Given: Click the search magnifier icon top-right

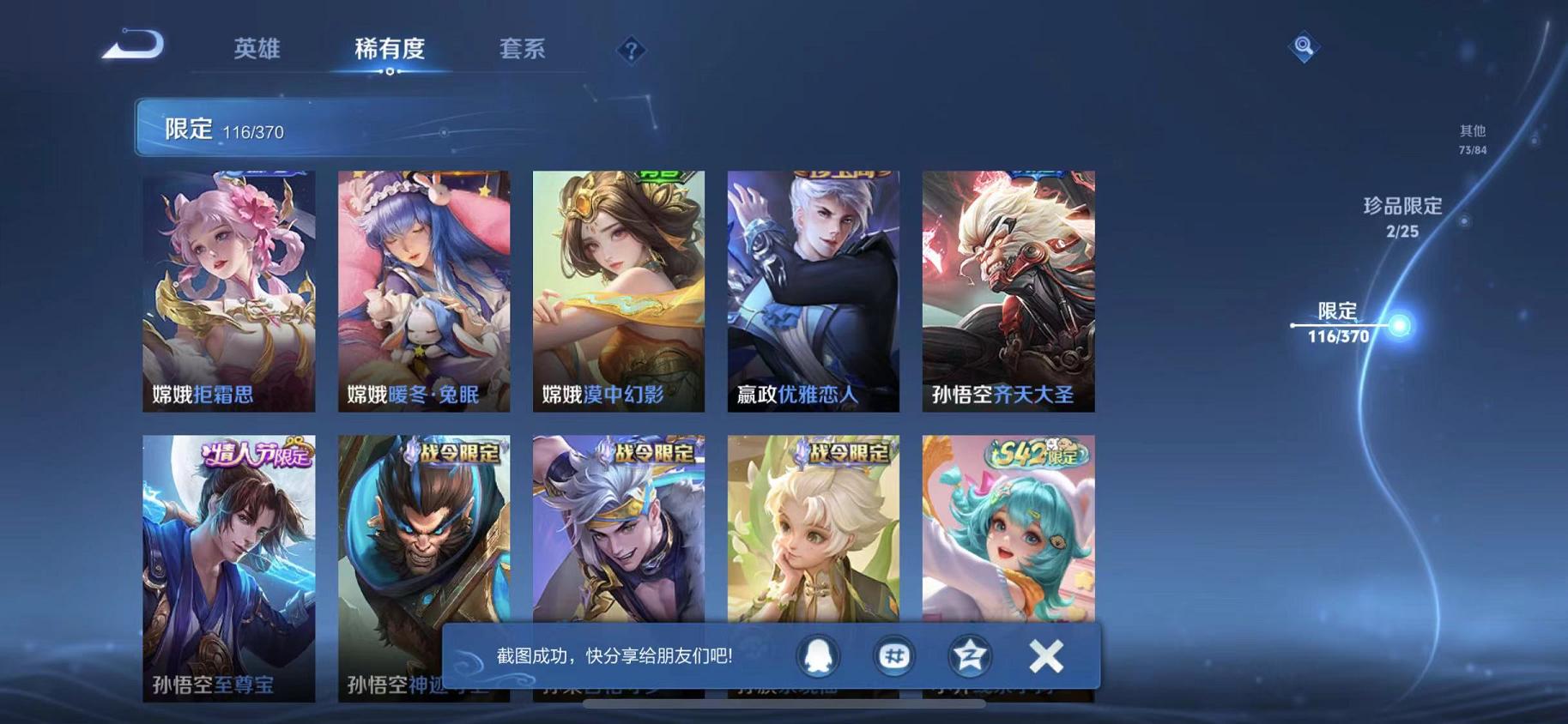Looking at the screenshot, I should [x=1304, y=45].
